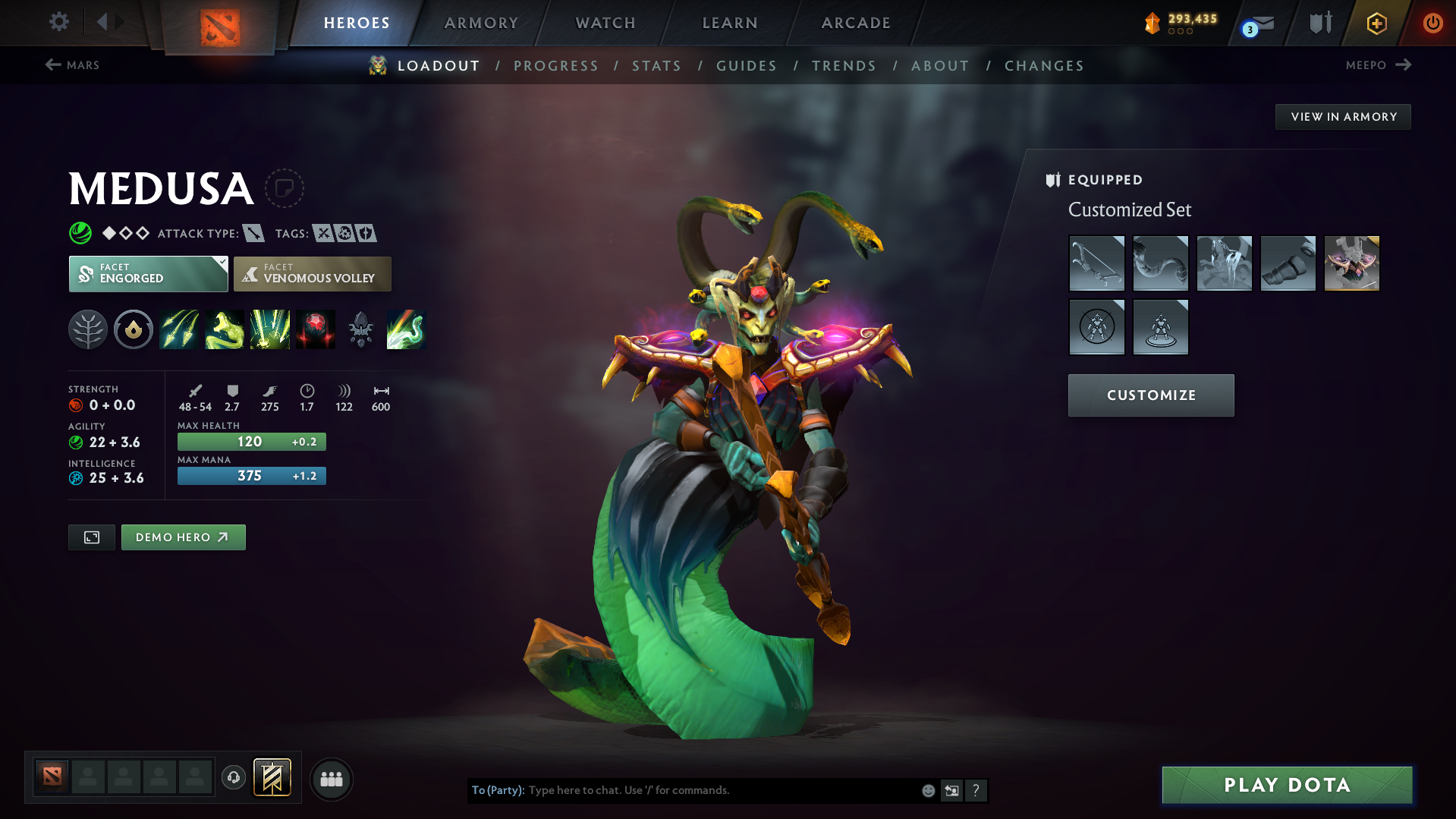Switch to the Stats tab
Image resolution: width=1456 pixels, height=819 pixels.
point(656,66)
